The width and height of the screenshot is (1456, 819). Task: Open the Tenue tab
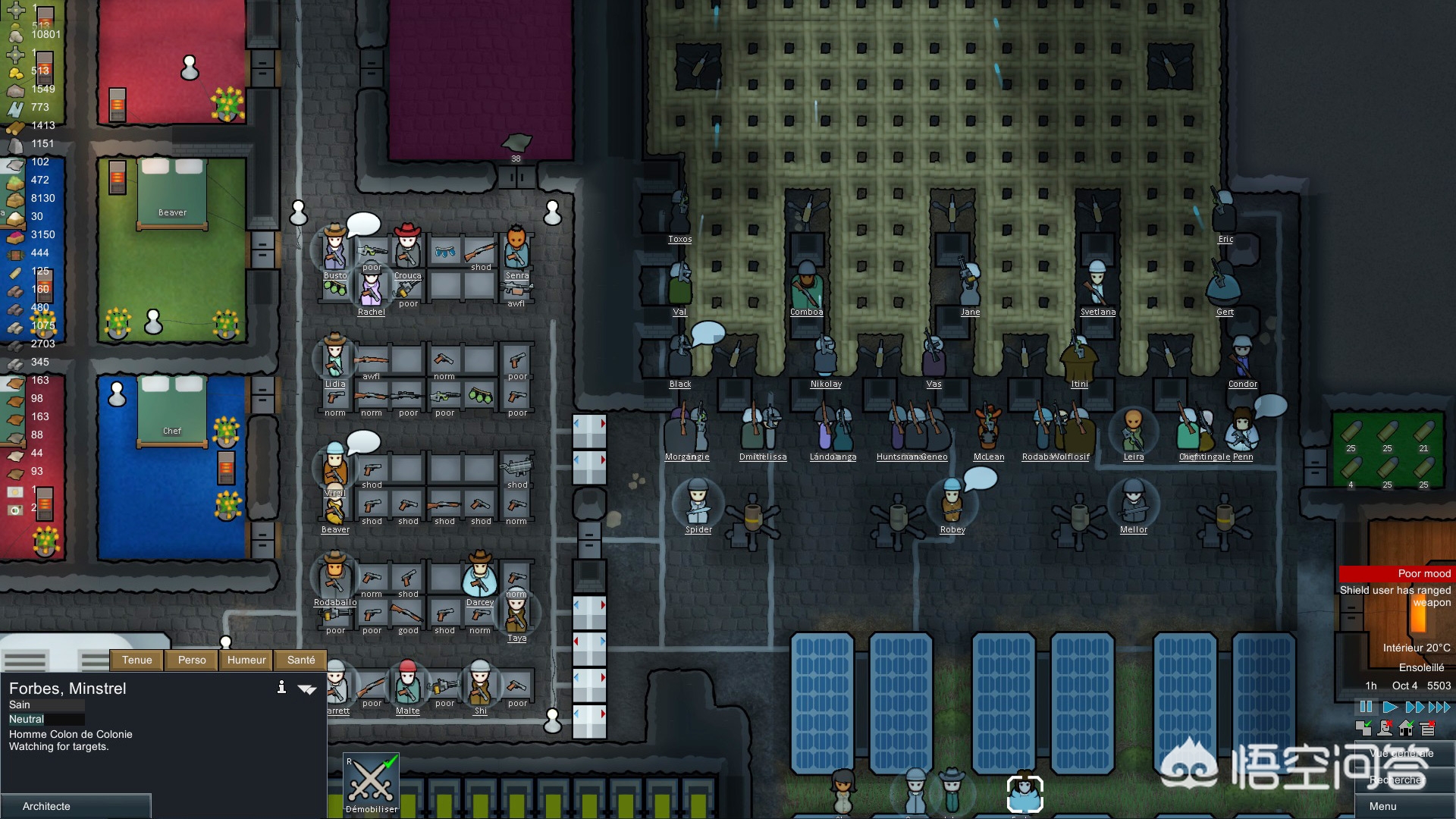tap(137, 660)
